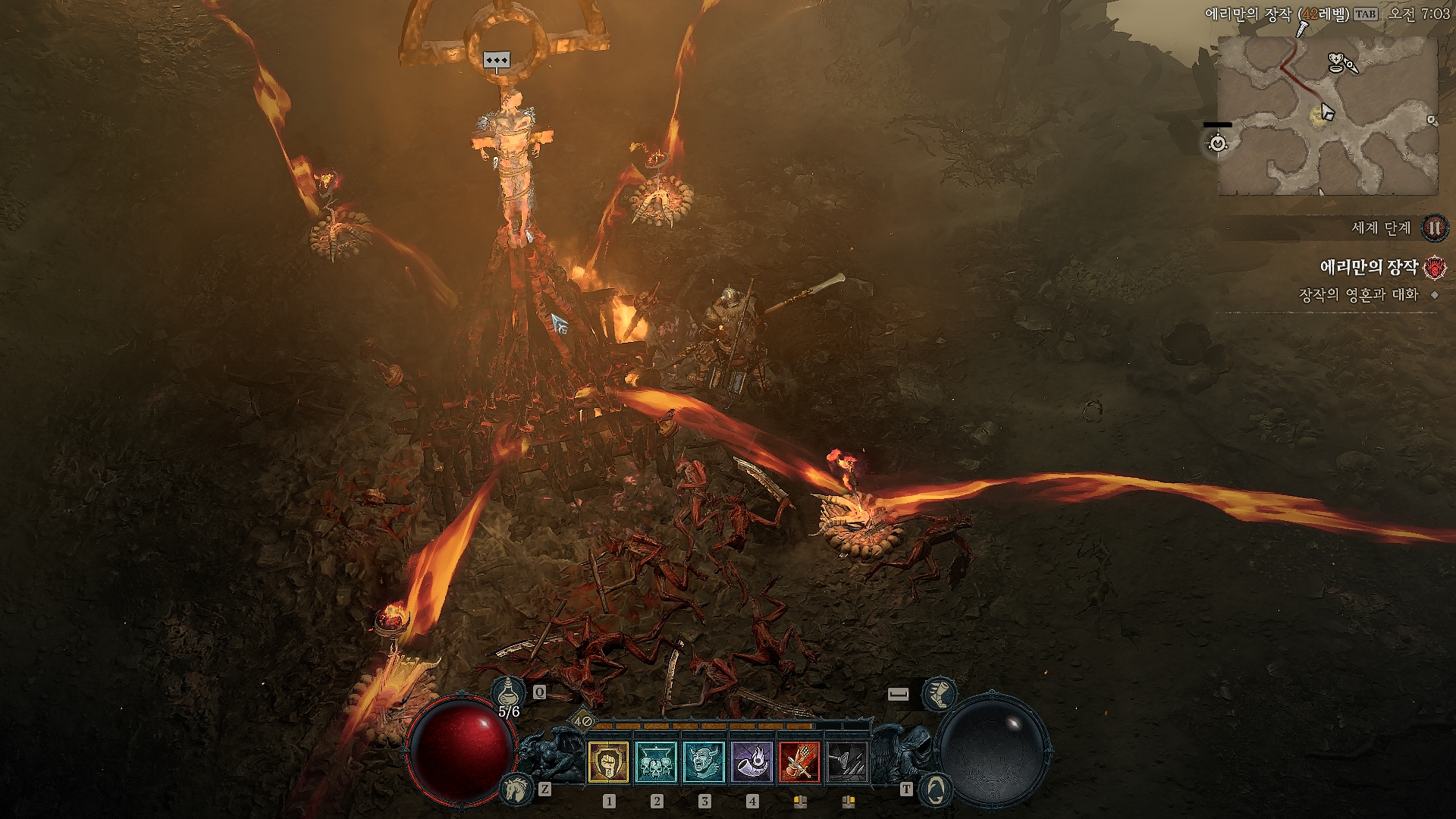Trigger the greyed-out hammer slam skill

(847, 762)
